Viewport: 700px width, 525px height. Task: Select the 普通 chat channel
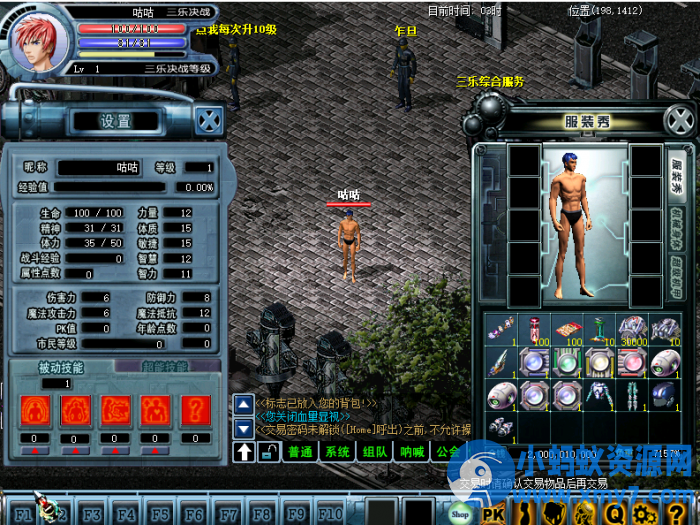tap(300, 452)
